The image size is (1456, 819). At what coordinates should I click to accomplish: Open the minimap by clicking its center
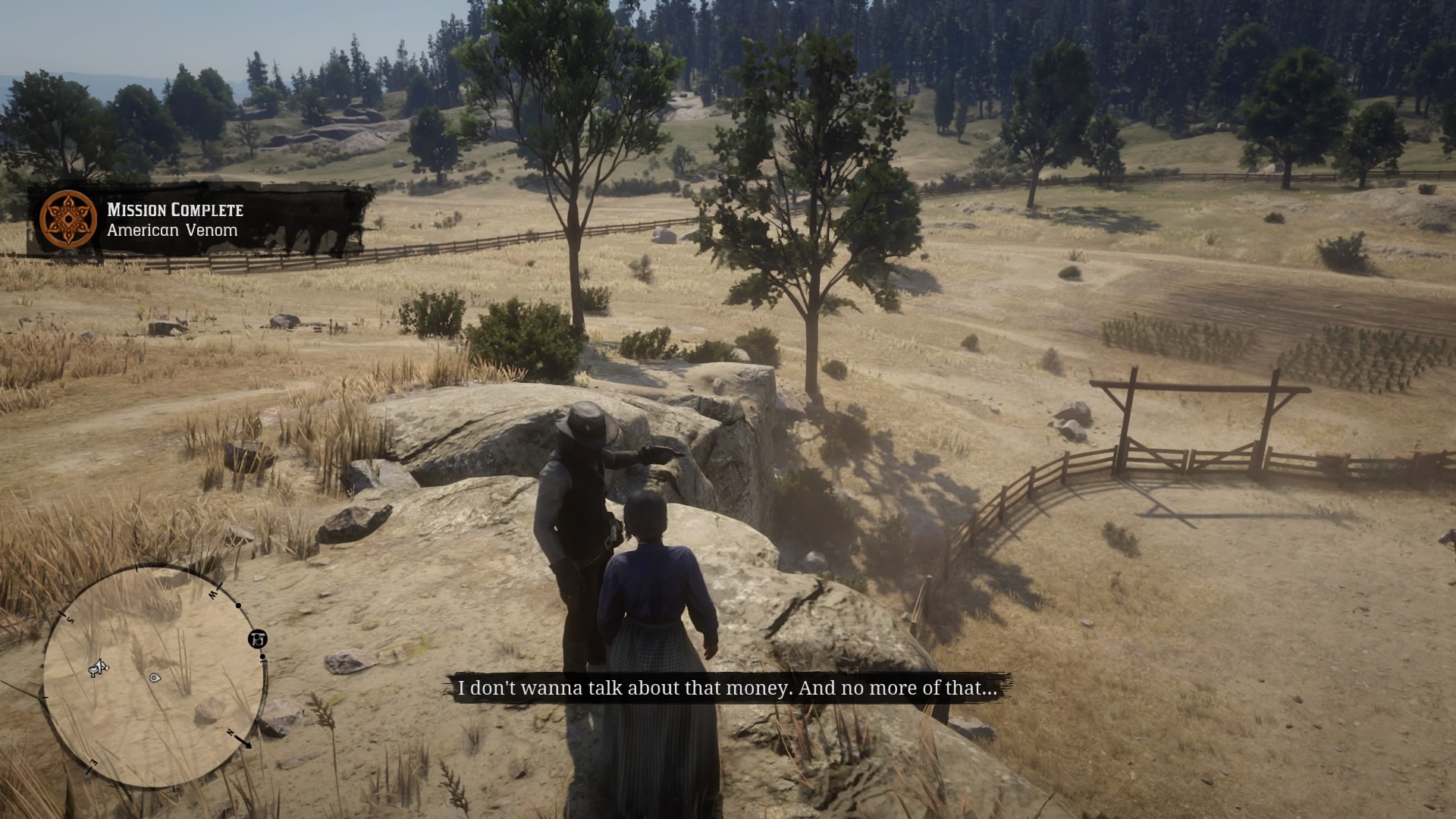(152, 675)
